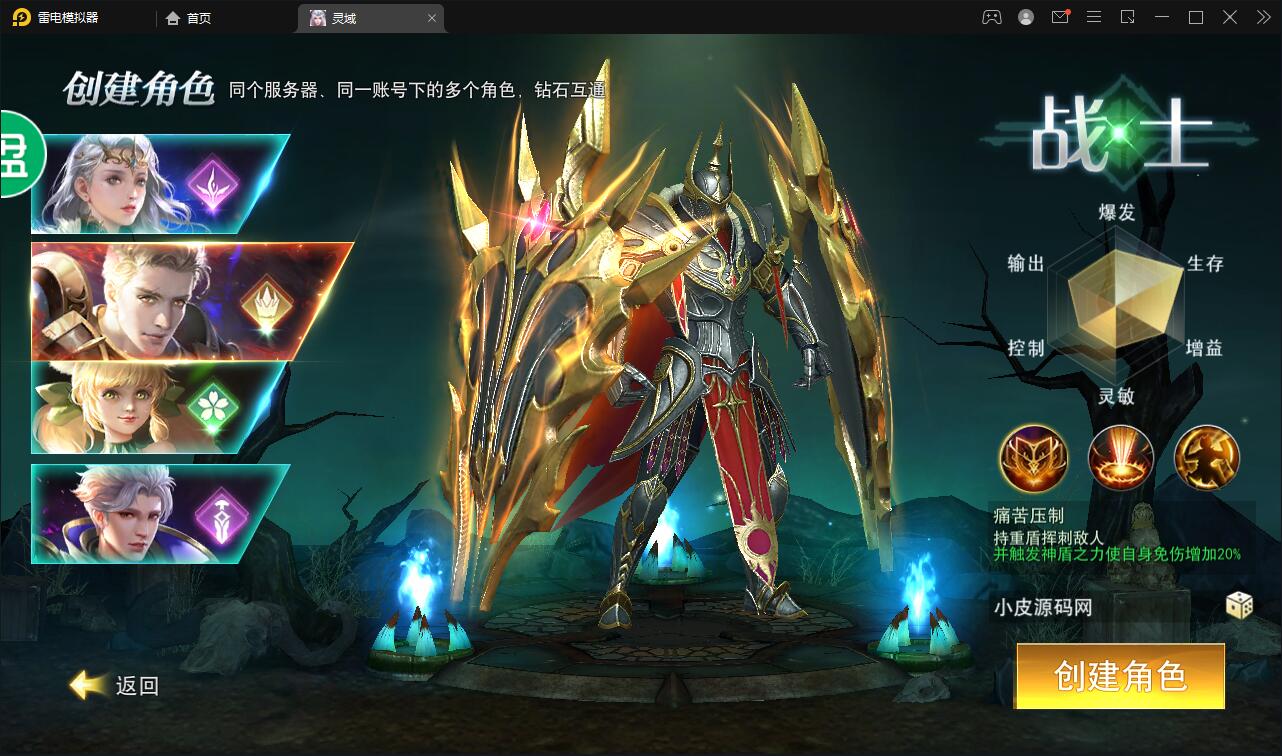View the 痛苦压制 skill icon

(x=1033, y=459)
